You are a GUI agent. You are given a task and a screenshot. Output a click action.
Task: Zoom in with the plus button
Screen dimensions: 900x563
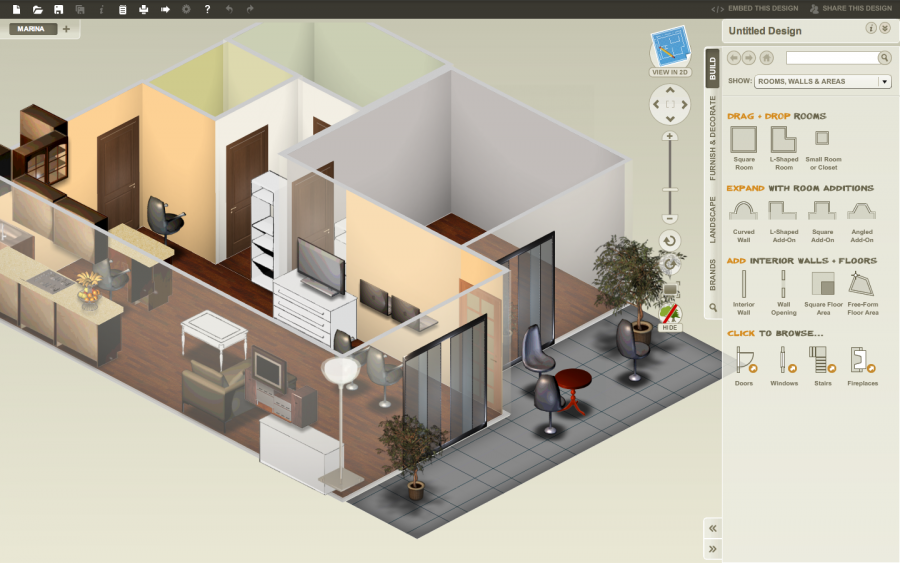pos(670,136)
